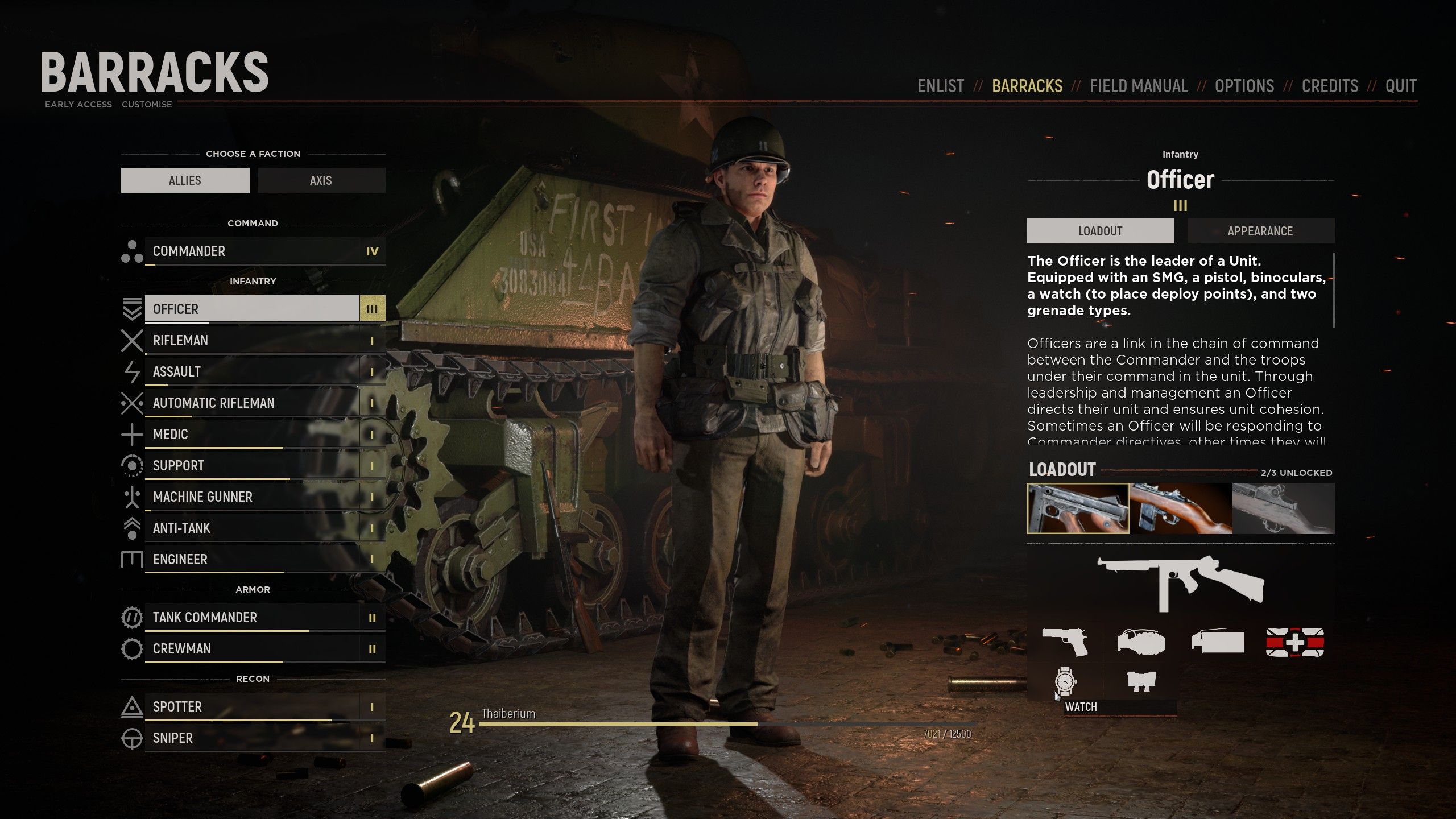Show the Loadout tab
Screen dimensions: 1456x819
(1100, 231)
